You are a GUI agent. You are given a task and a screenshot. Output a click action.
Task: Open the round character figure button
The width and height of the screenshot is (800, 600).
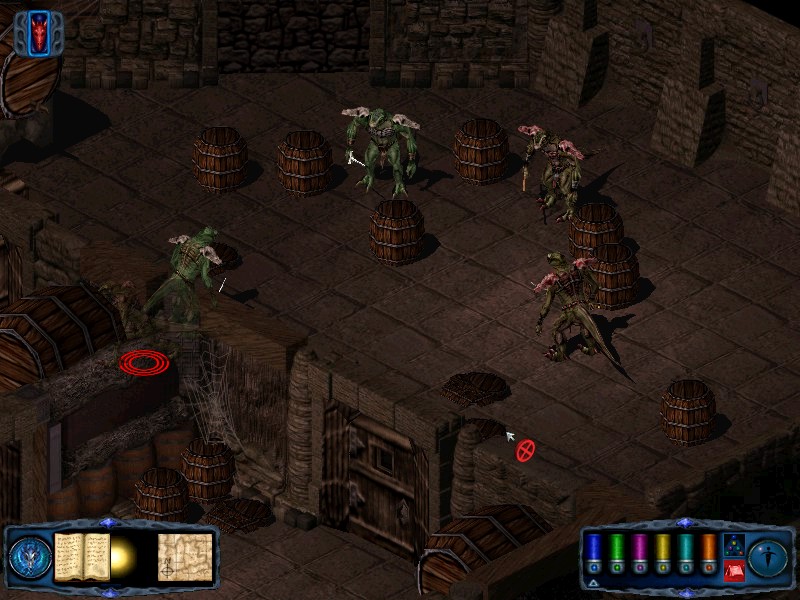click(x=768, y=555)
